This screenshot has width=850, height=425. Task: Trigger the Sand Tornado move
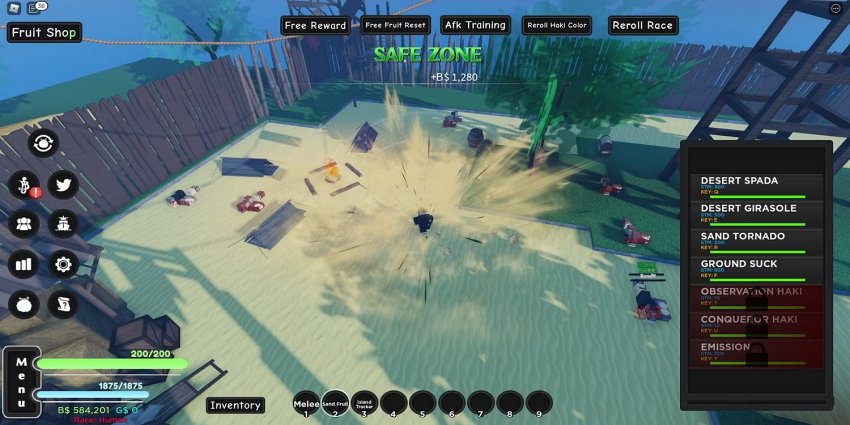coord(755,241)
